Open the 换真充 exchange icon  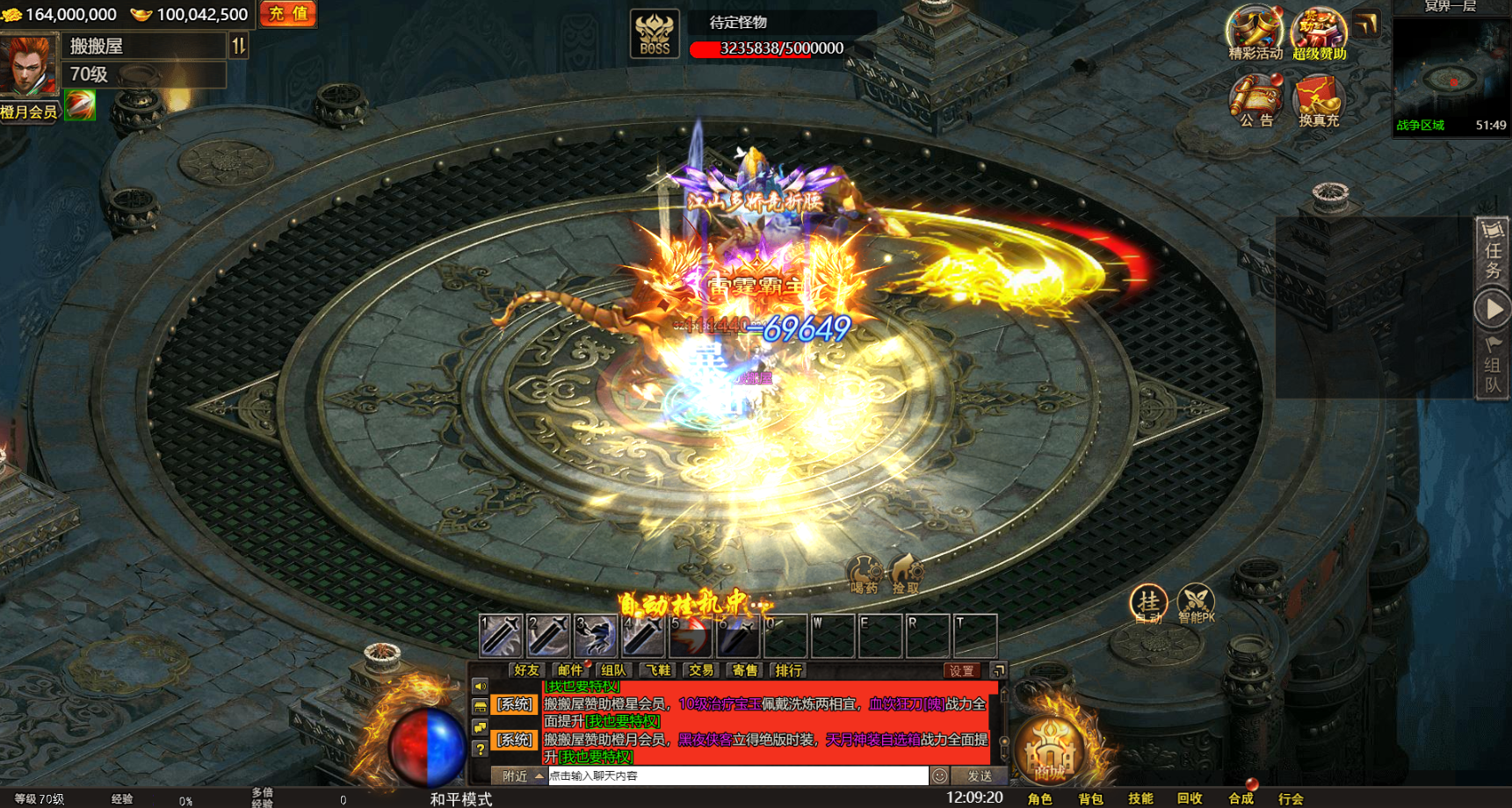pos(1318,100)
